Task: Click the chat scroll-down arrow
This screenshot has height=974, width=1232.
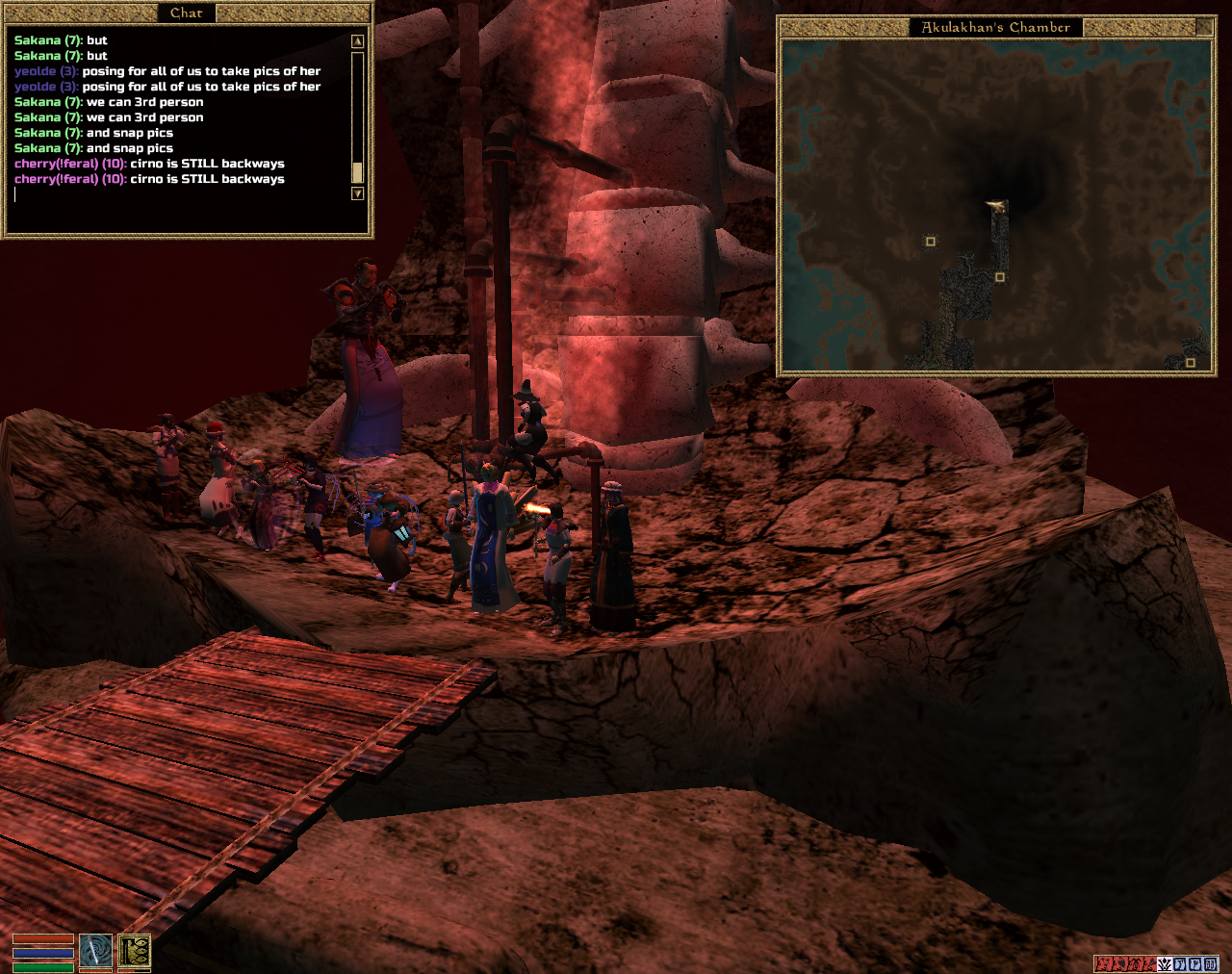Action: (x=357, y=193)
